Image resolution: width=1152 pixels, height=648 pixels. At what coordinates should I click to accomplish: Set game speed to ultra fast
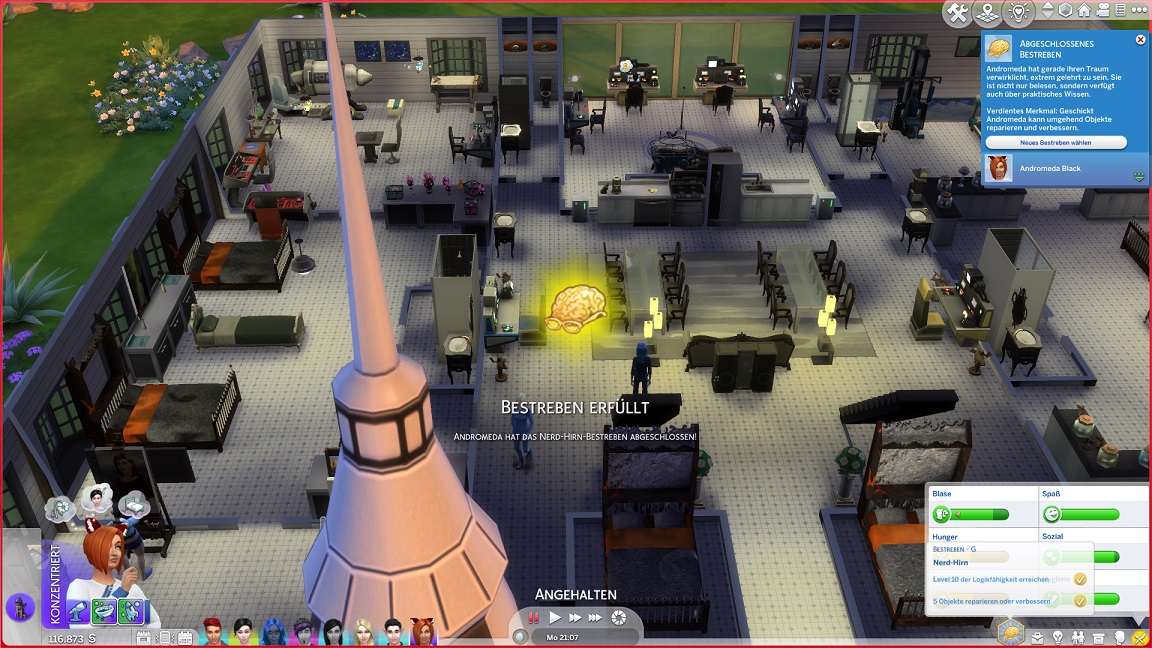pyautogui.click(x=596, y=618)
